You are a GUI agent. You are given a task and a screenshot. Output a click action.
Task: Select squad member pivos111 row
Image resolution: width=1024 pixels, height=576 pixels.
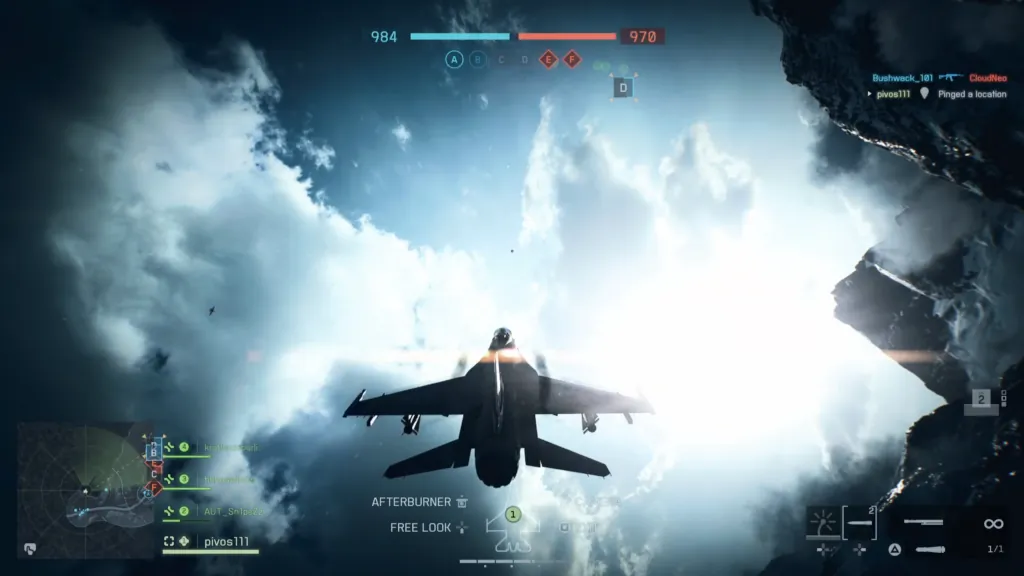[x=211, y=541]
